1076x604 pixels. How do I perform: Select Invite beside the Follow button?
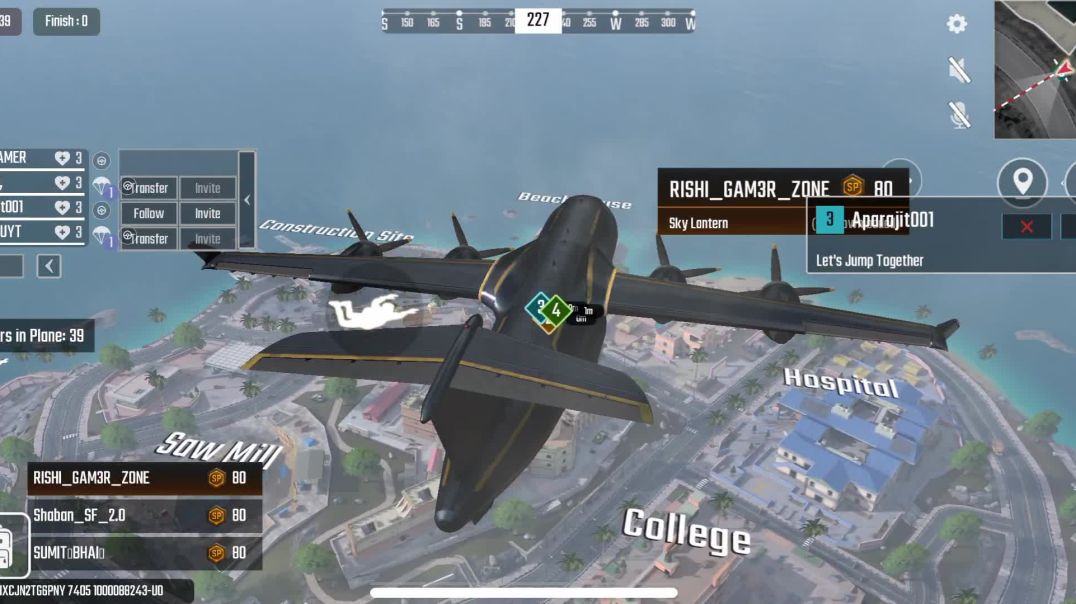(x=208, y=213)
